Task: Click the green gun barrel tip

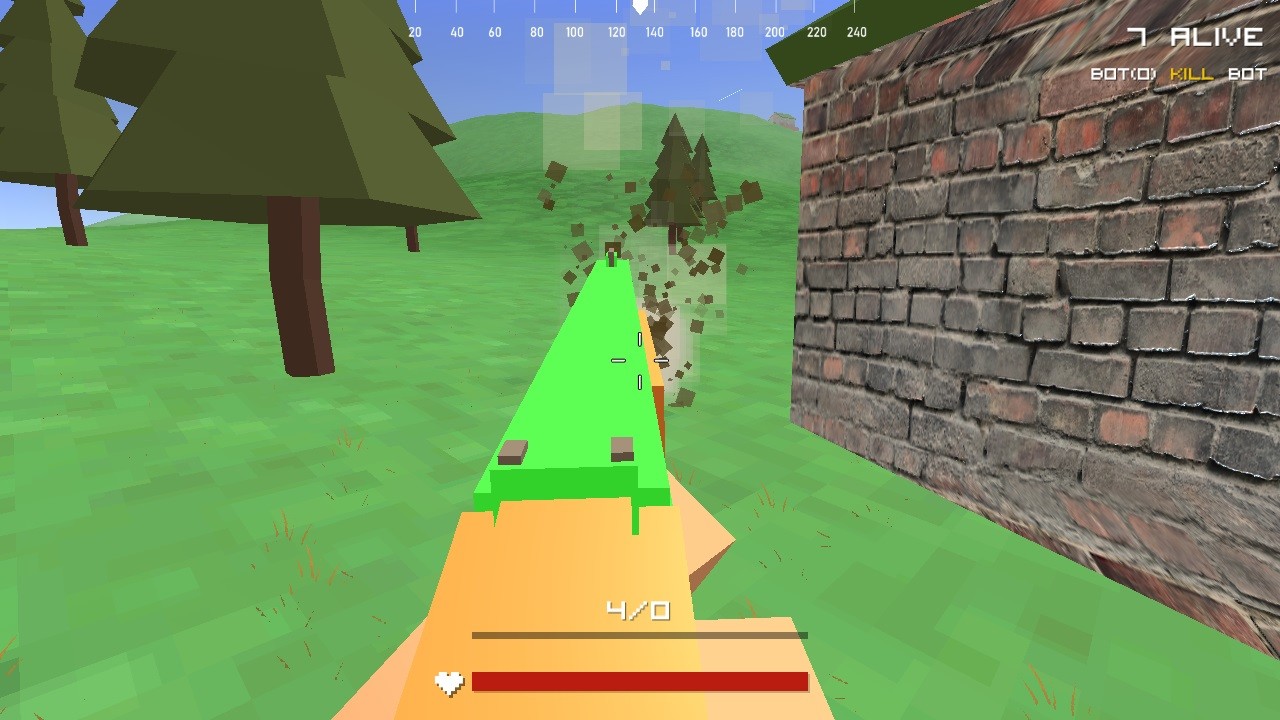Action: point(611,262)
